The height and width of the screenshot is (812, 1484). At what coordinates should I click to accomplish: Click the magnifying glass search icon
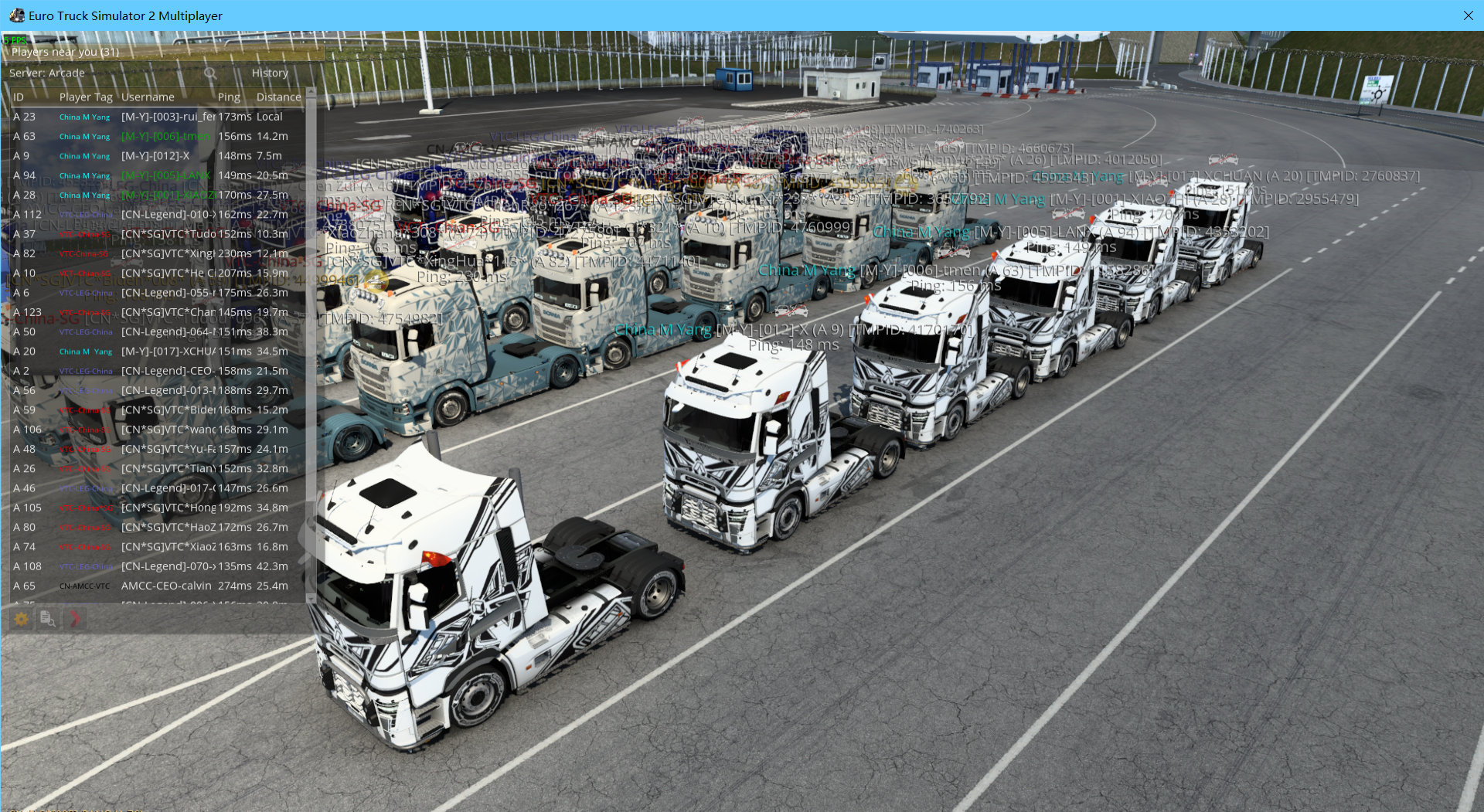[x=210, y=73]
